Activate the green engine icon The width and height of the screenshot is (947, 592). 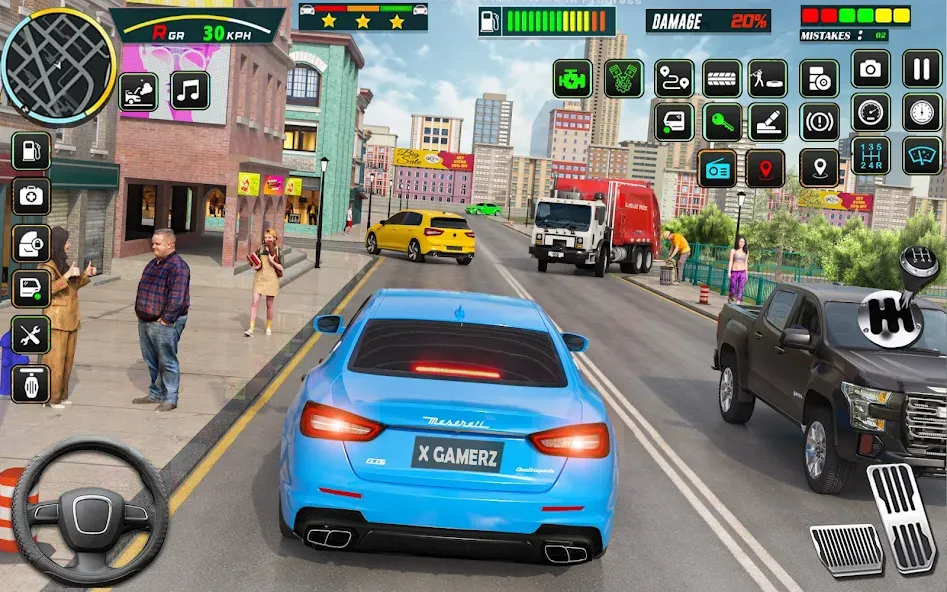pyautogui.click(x=573, y=78)
